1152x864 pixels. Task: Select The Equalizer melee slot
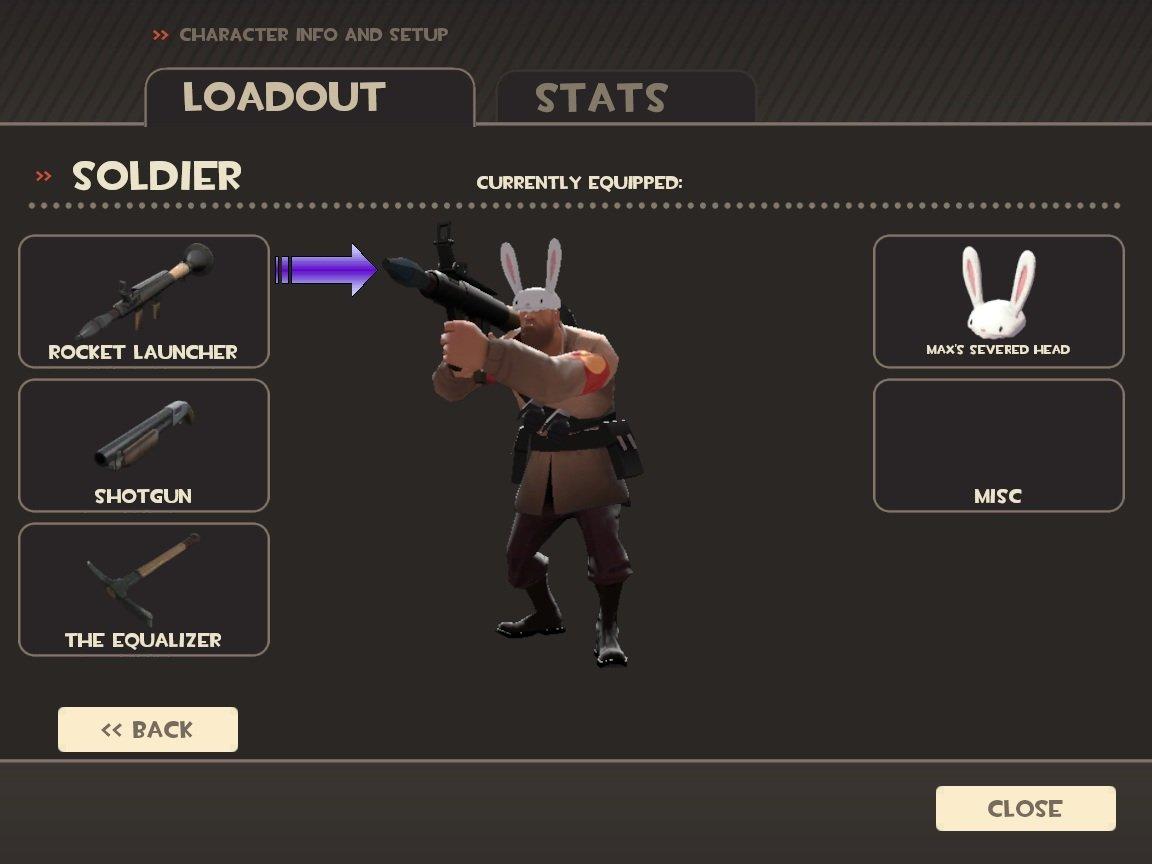coord(144,589)
